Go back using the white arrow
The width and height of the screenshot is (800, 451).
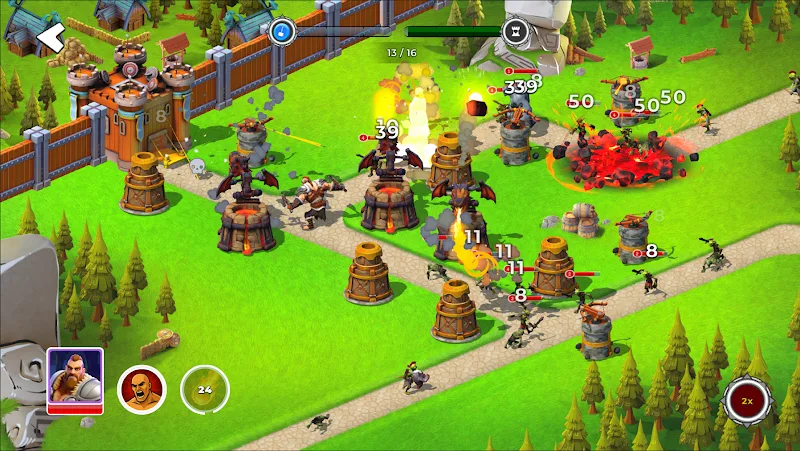click(50, 38)
